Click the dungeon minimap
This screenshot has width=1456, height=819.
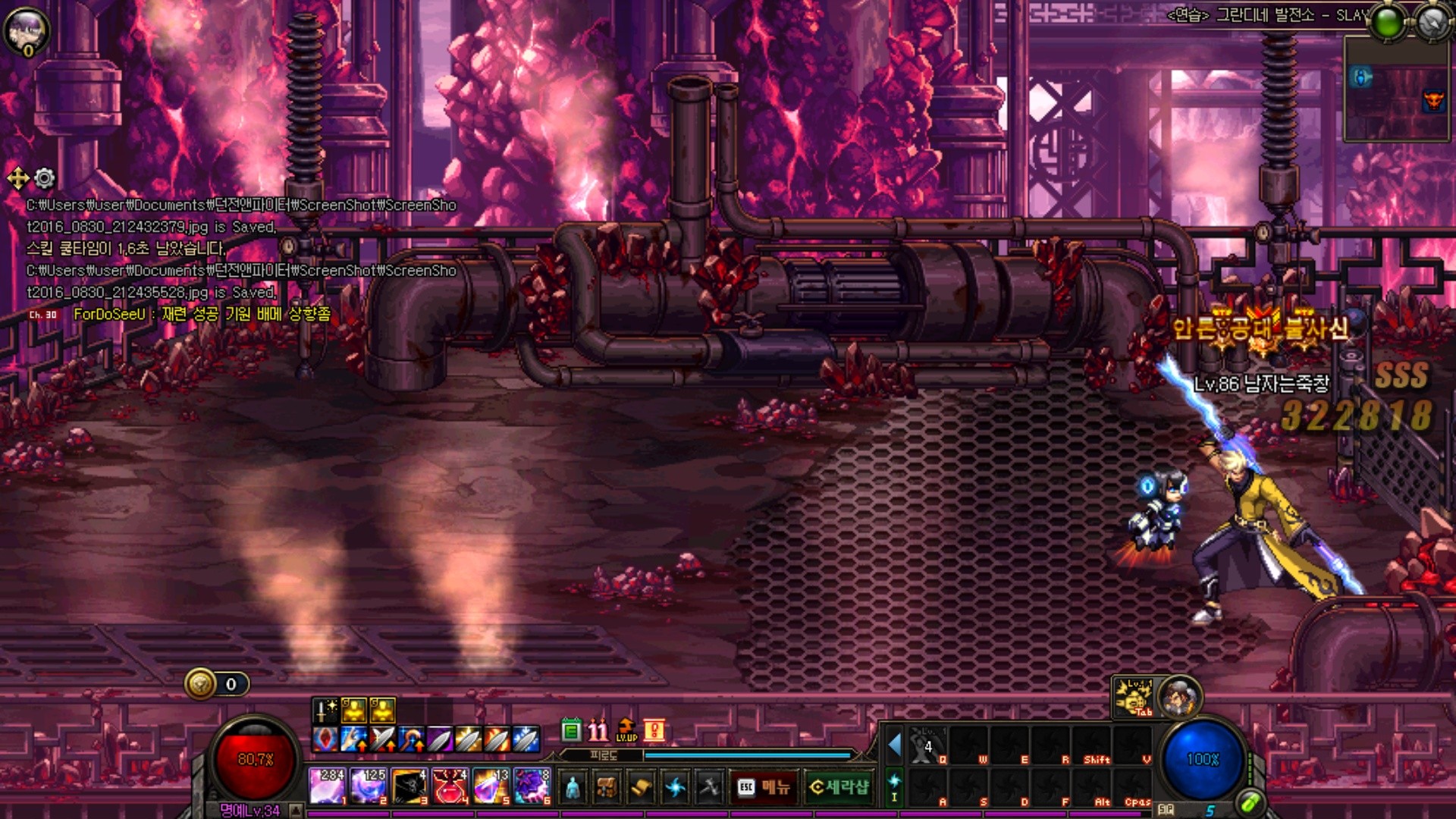[1396, 89]
